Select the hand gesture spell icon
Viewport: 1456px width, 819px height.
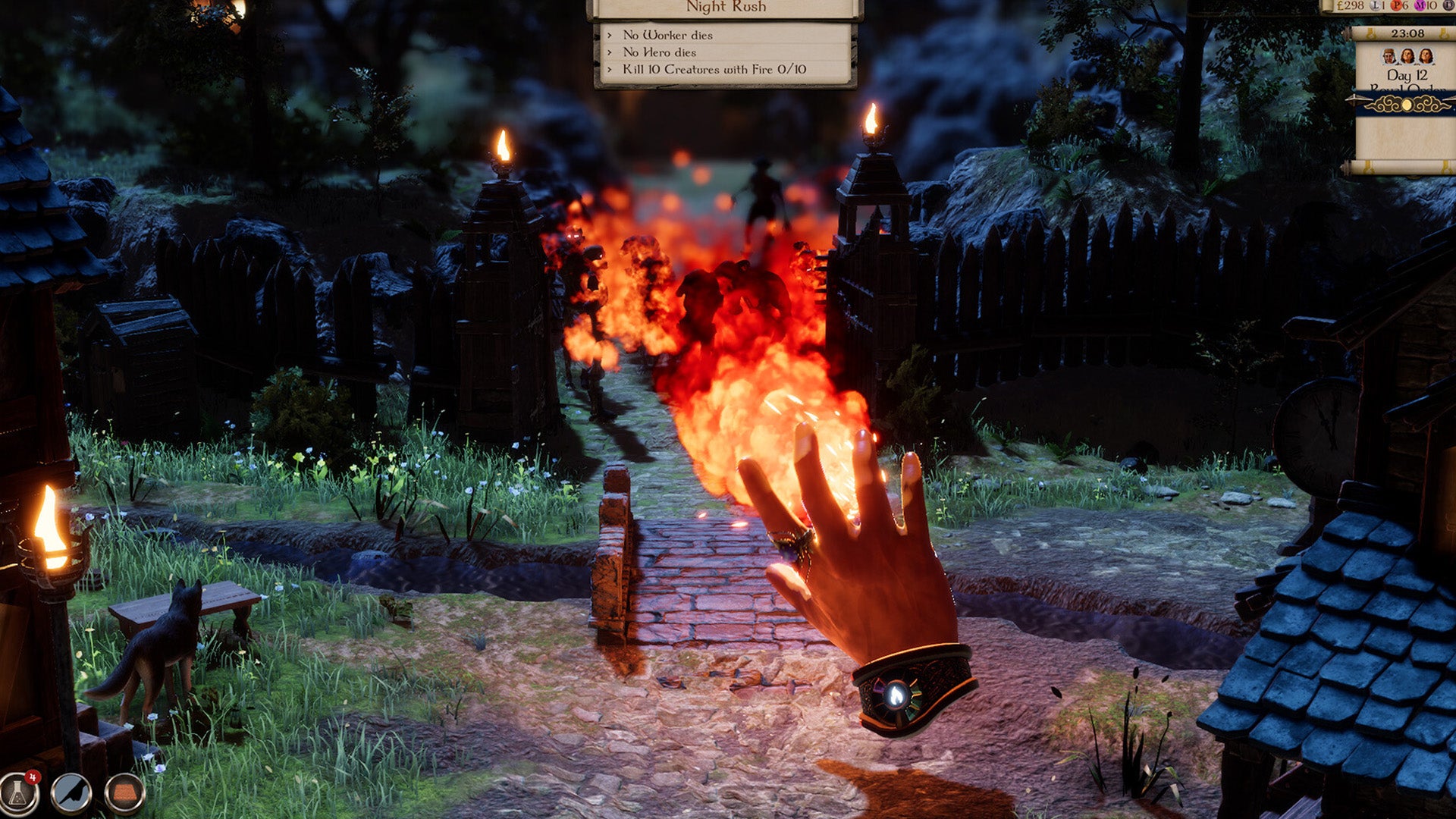[x=70, y=793]
